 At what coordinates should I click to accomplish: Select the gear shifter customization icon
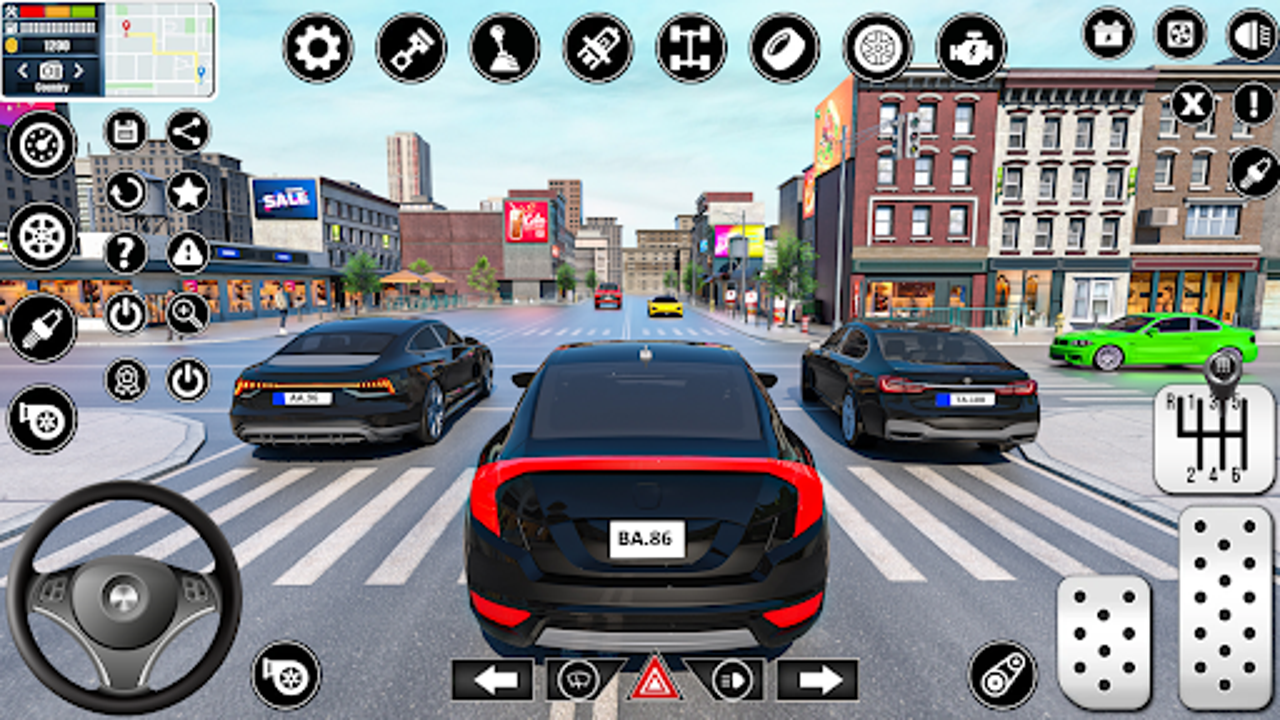point(504,46)
